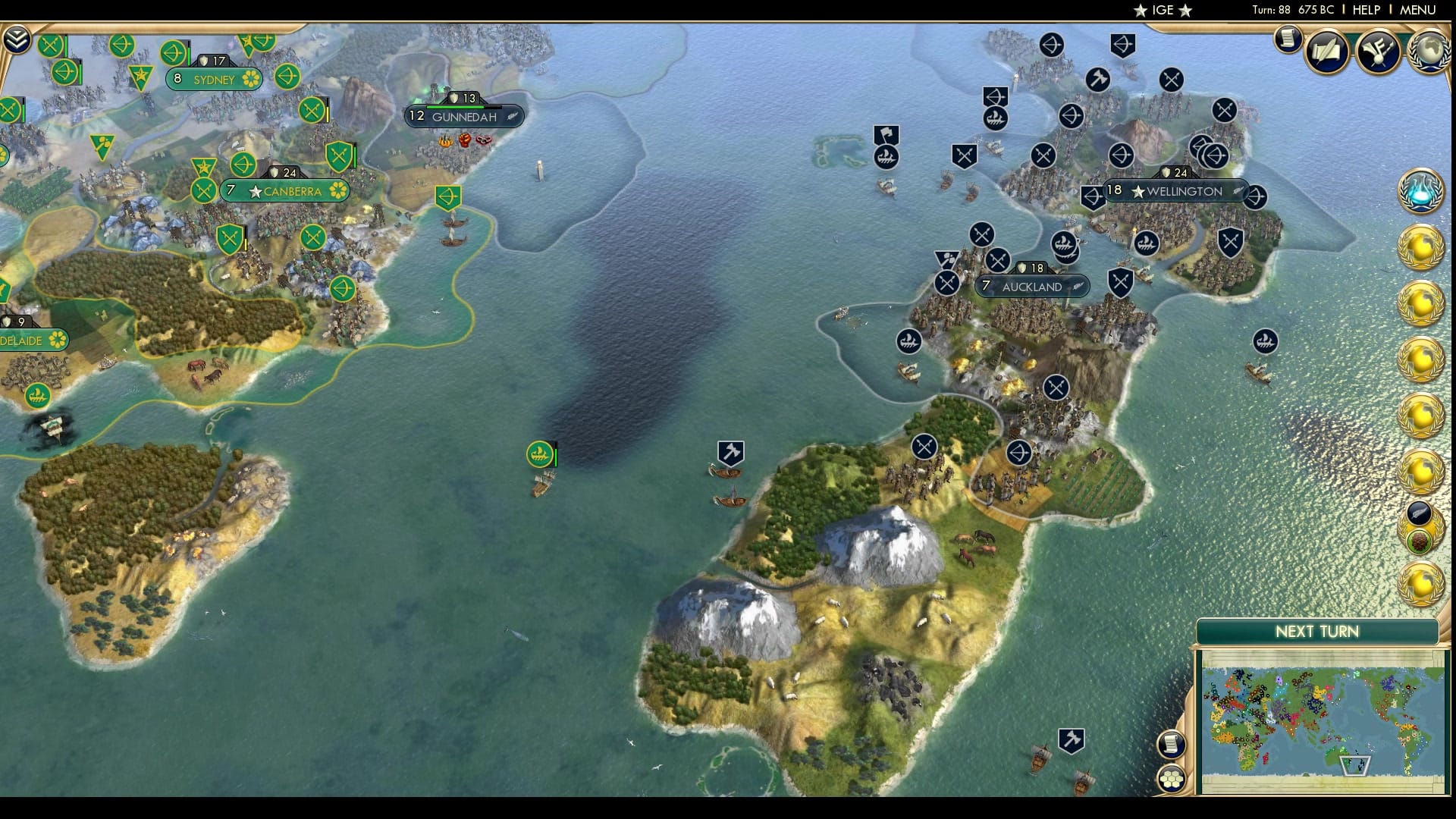Toggle the hex grid strategic view near the minimap
Screen dimensions: 1456x819
coord(1172,777)
